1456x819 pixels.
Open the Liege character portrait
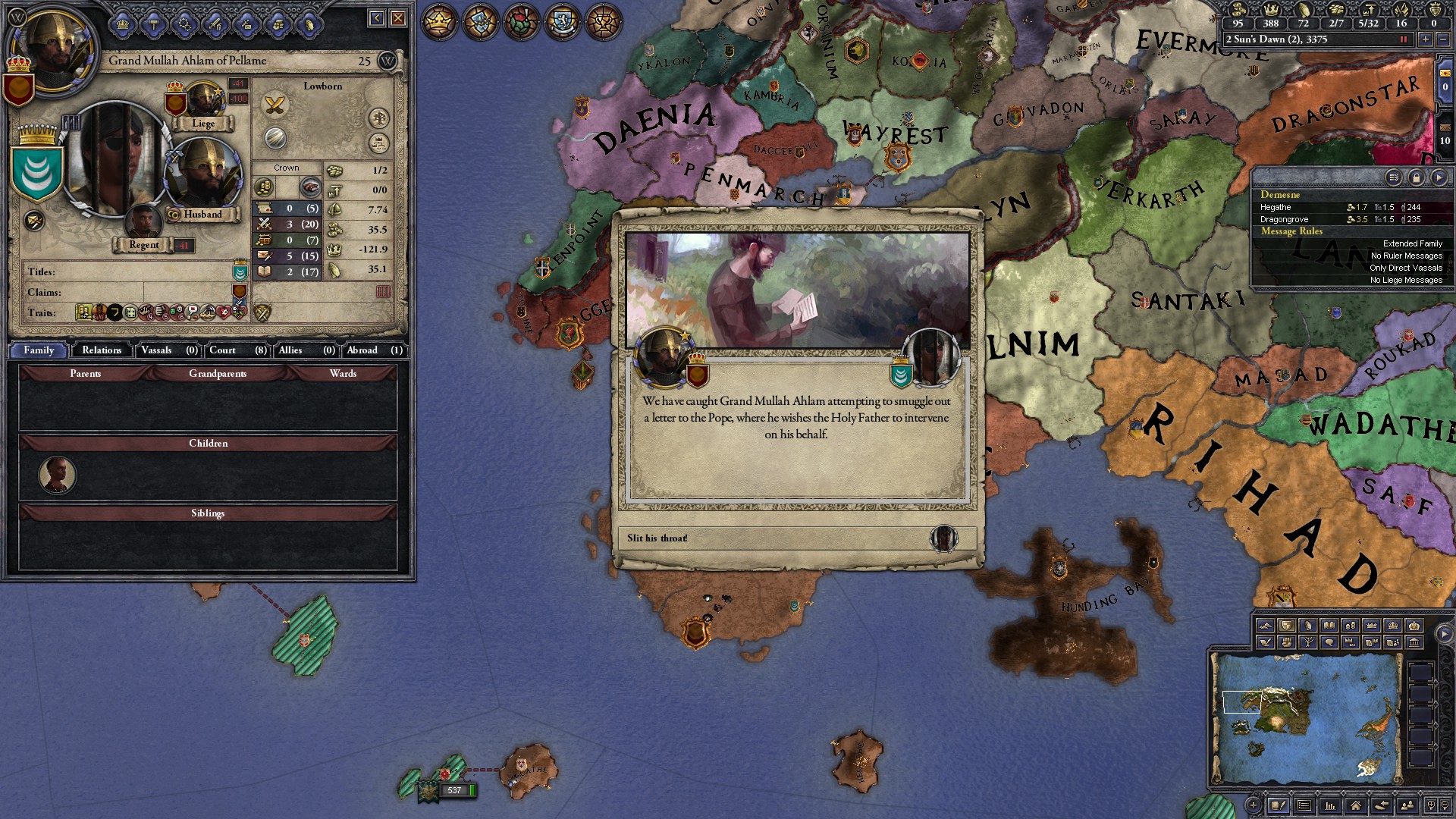click(202, 102)
